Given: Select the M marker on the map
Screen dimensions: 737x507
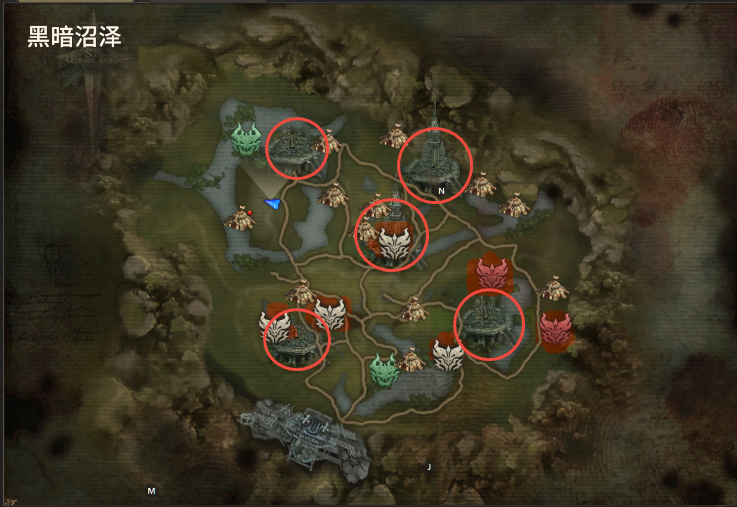Looking at the screenshot, I should (151, 491).
